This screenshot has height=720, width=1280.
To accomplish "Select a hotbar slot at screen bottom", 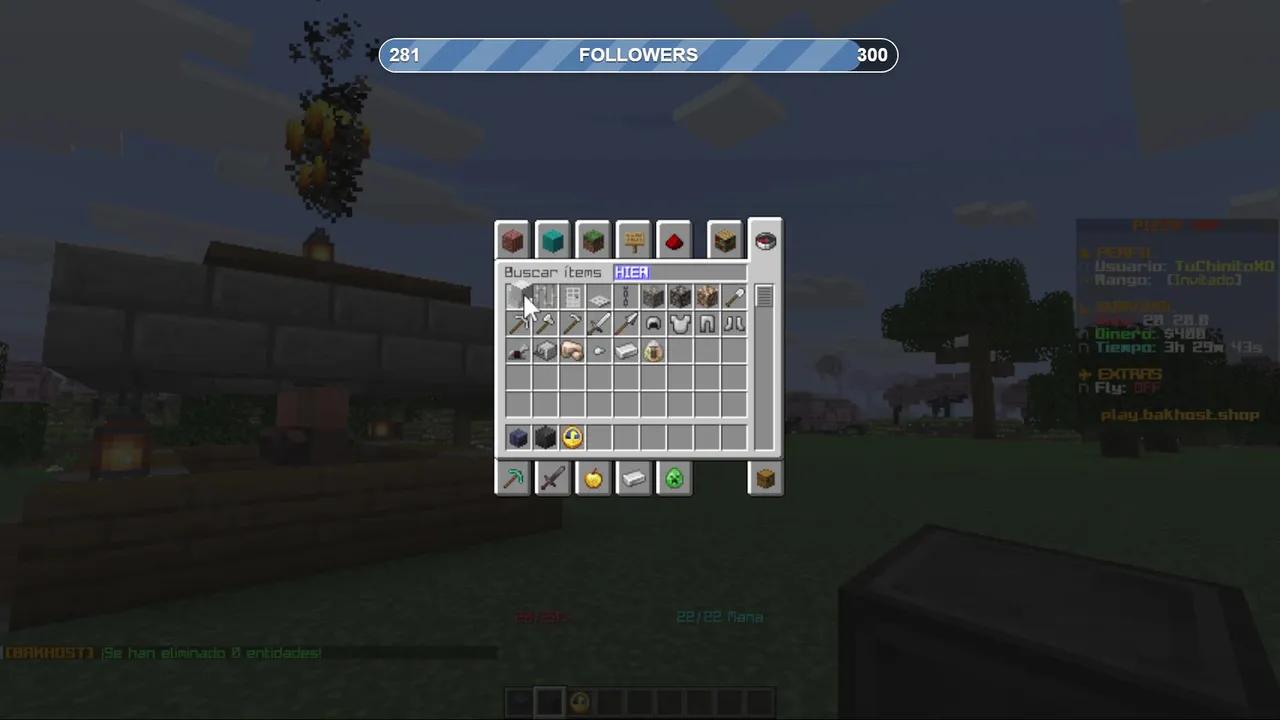I will coord(550,702).
